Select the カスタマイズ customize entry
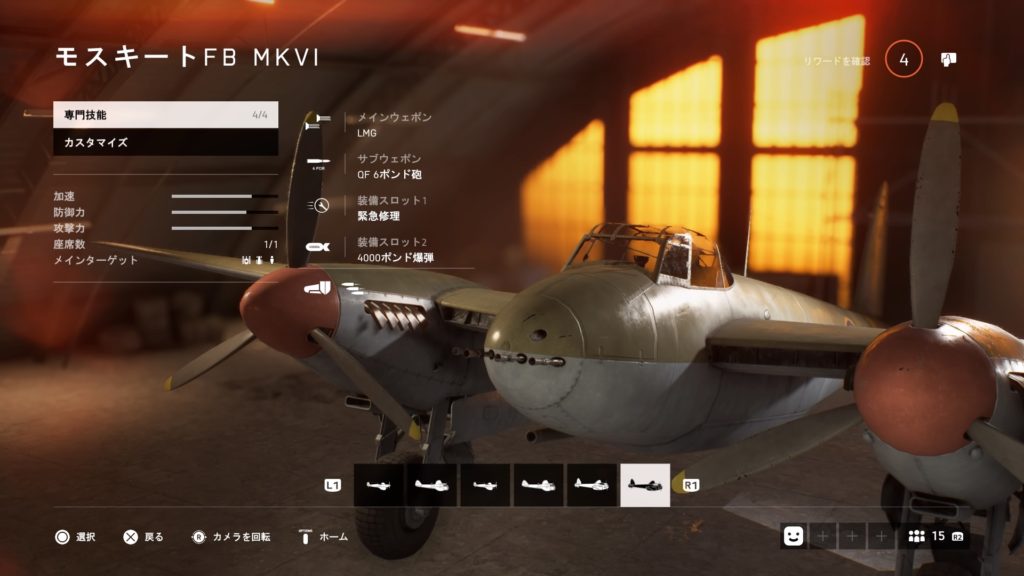The image size is (1024, 576). coord(165,143)
